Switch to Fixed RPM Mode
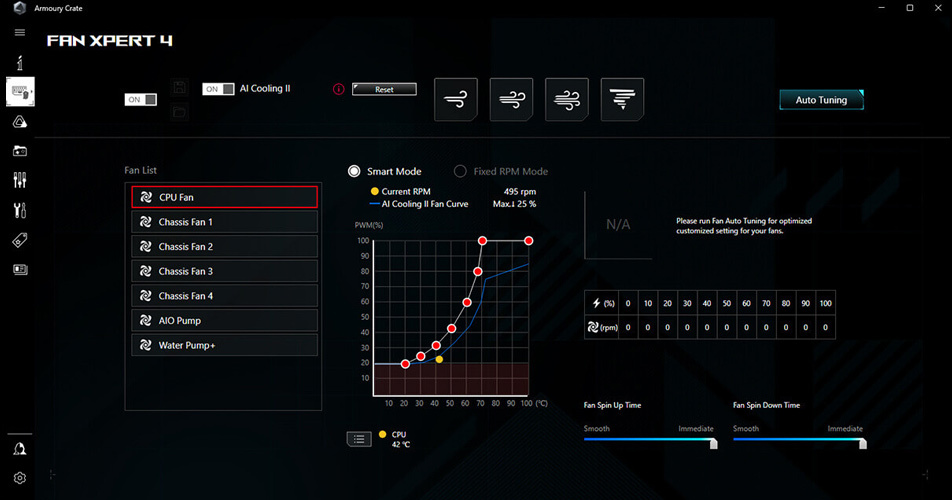Image resolution: width=952 pixels, height=500 pixels. 461,171
